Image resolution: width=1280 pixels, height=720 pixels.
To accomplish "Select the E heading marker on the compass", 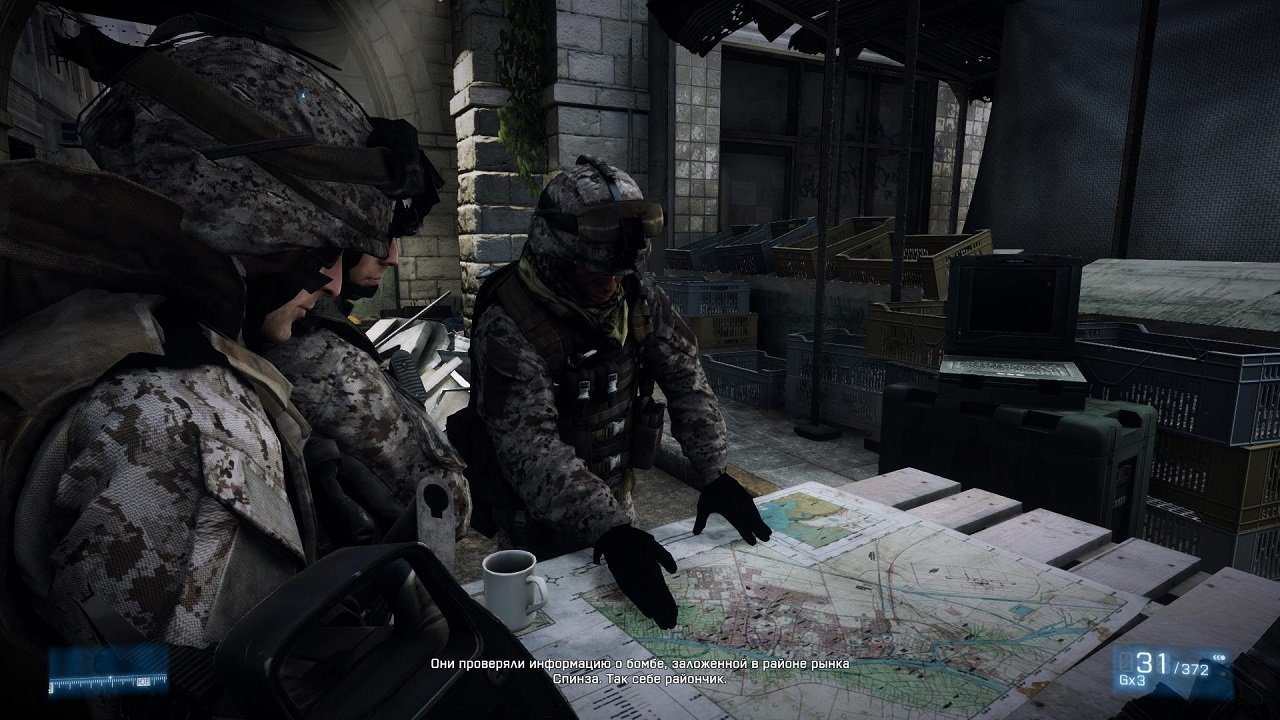I will click(x=144, y=683).
